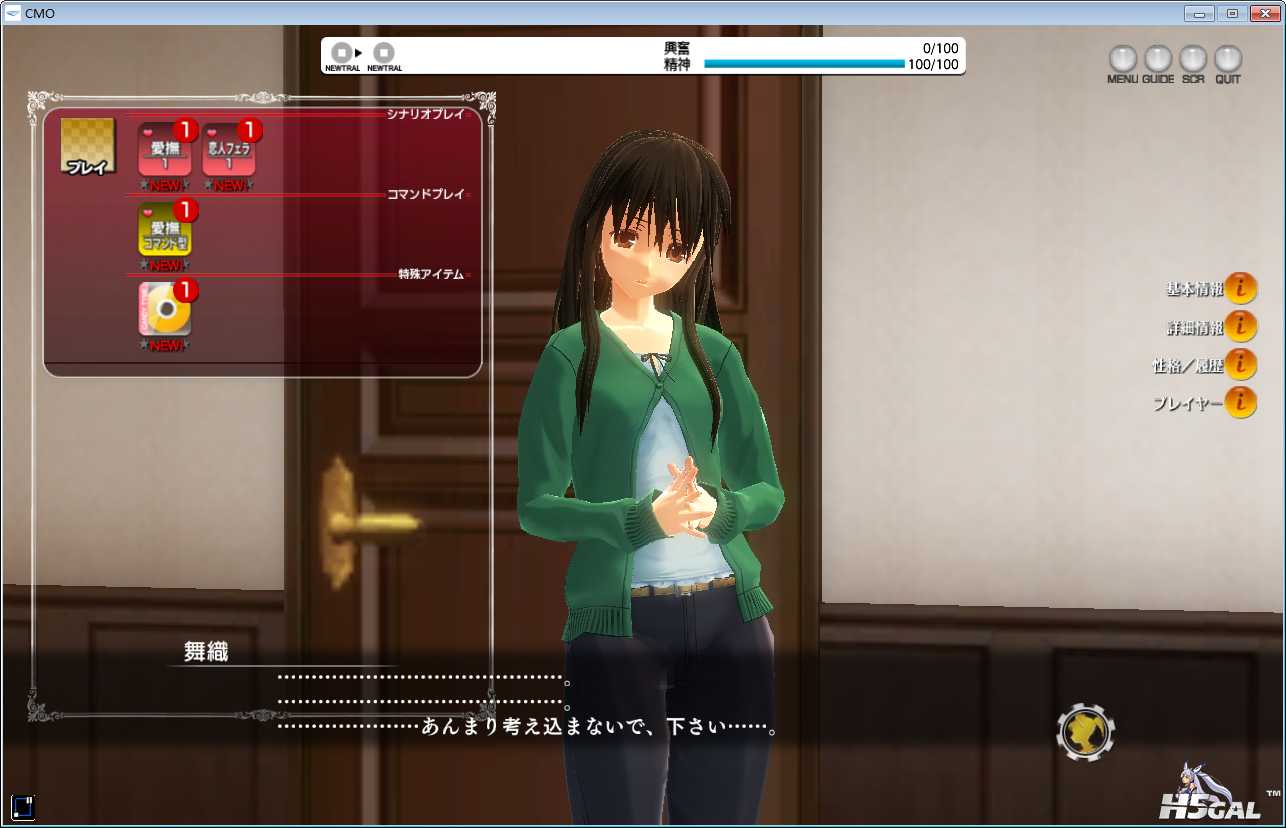Close the CMO window
The width and height of the screenshot is (1286, 828).
[x=1264, y=13]
